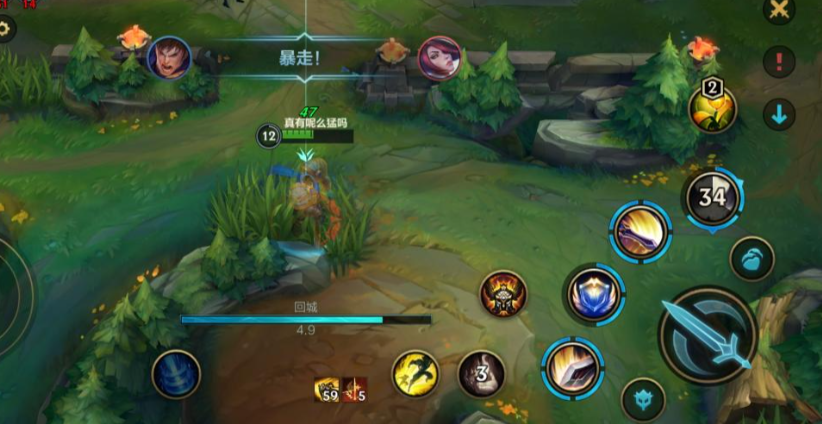Activate the blue shield ability
This screenshot has width=822, height=424.
point(595,294)
